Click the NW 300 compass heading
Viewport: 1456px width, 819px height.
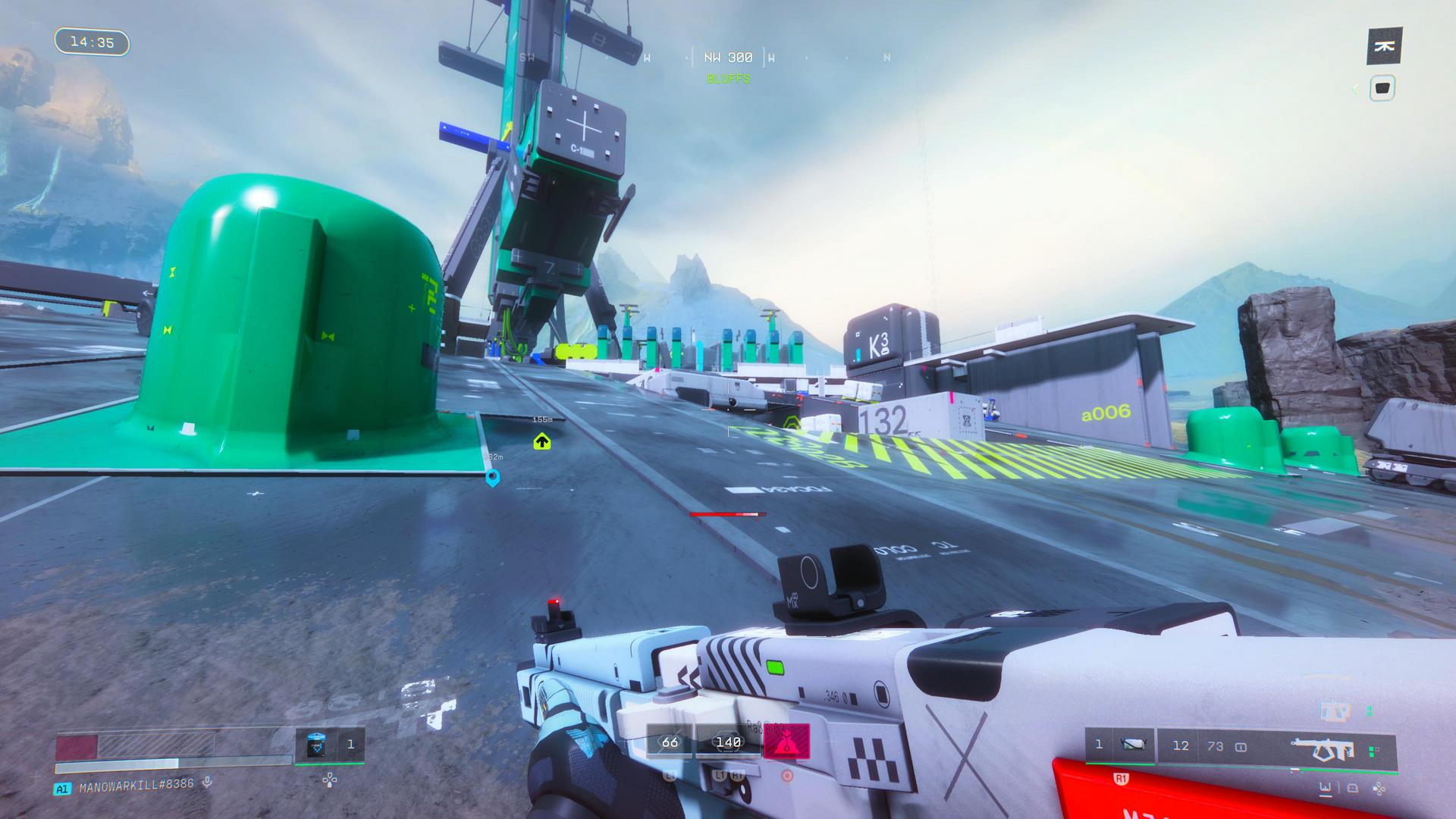click(728, 58)
